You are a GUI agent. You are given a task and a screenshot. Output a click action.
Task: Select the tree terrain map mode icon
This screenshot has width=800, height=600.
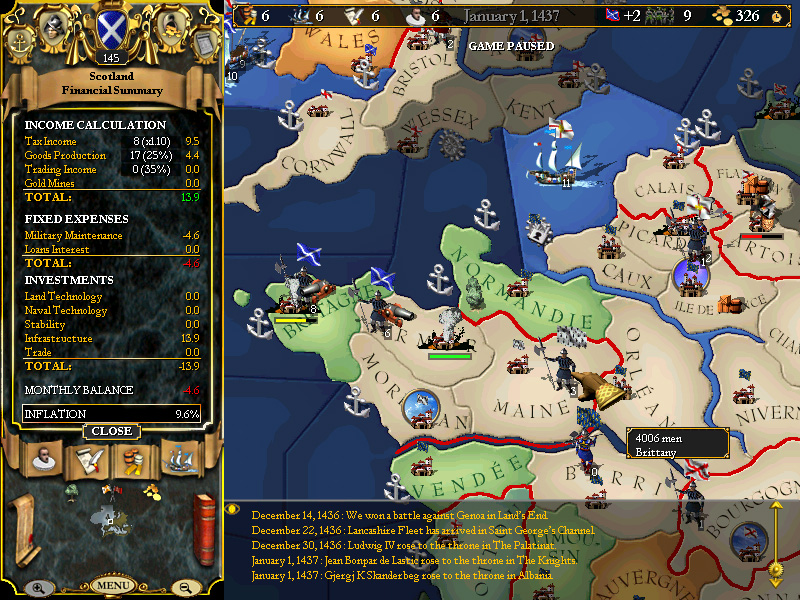click(x=73, y=491)
